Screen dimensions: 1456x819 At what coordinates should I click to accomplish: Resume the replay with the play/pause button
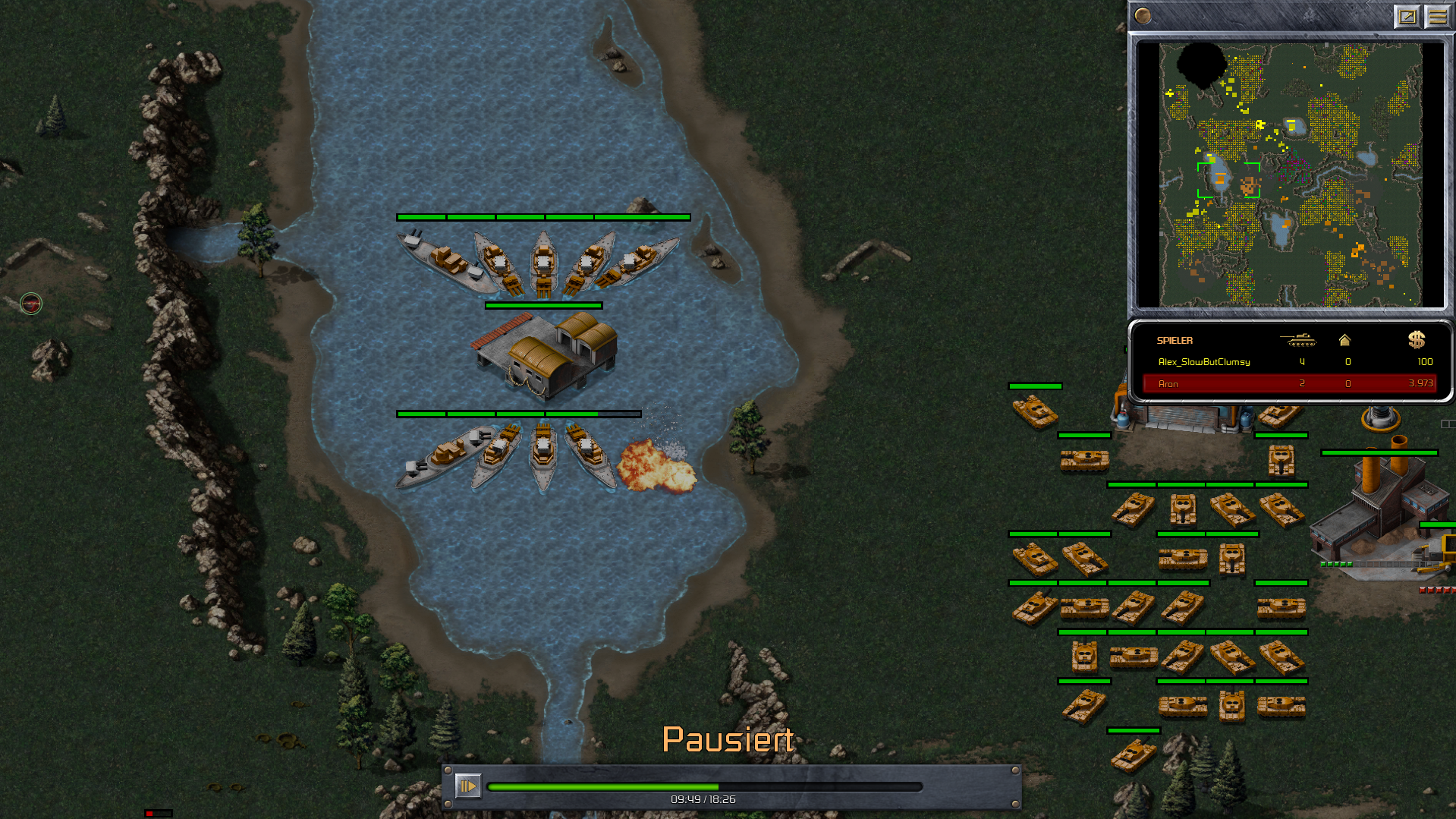point(467,786)
